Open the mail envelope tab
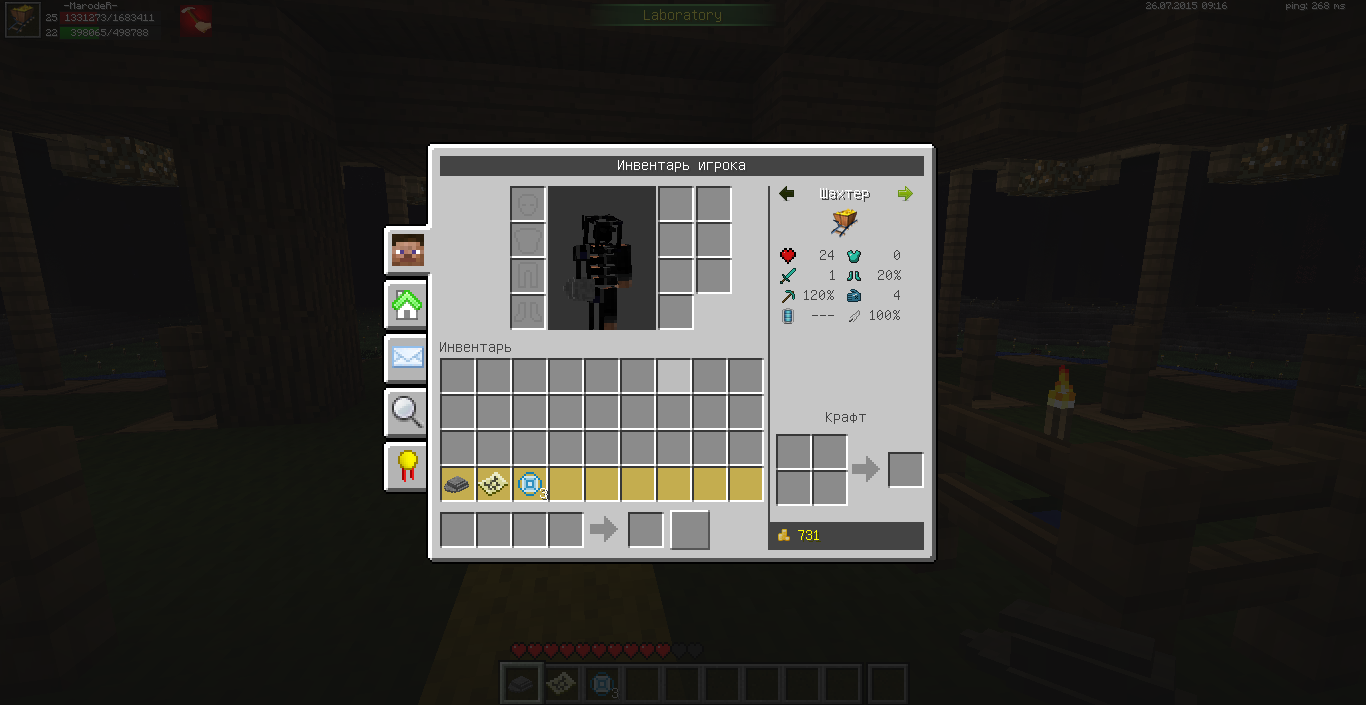The width and height of the screenshot is (1366, 705). pyautogui.click(x=407, y=357)
